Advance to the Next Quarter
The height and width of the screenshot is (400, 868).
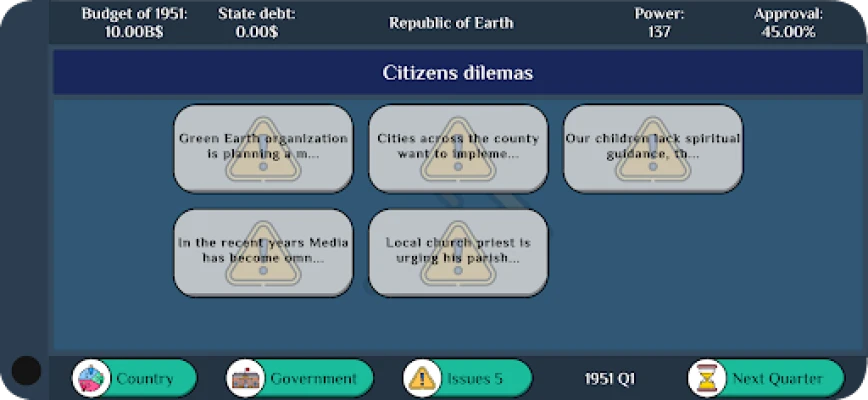(764, 378)
